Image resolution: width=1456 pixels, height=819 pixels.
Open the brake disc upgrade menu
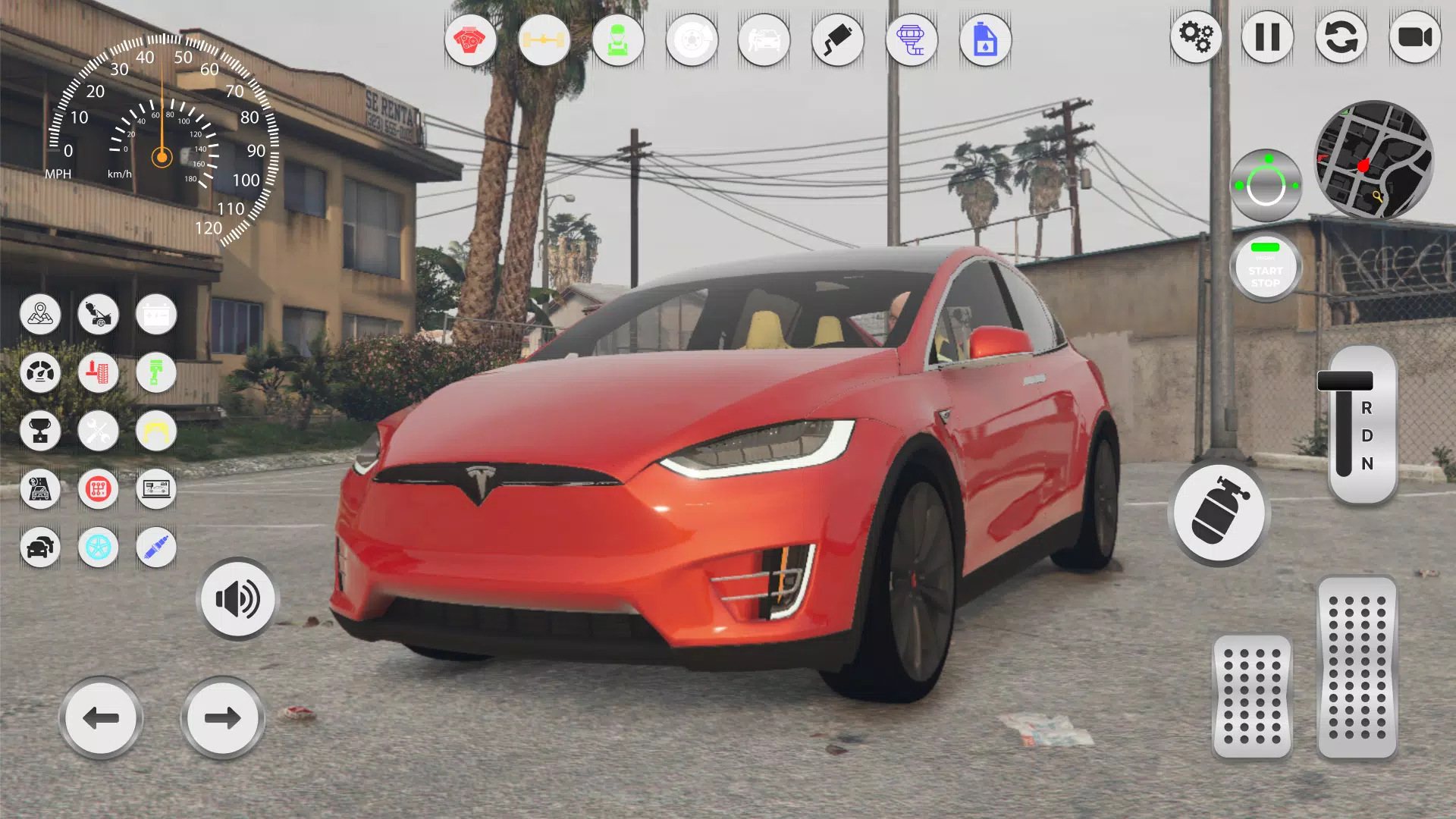[692, 40]
